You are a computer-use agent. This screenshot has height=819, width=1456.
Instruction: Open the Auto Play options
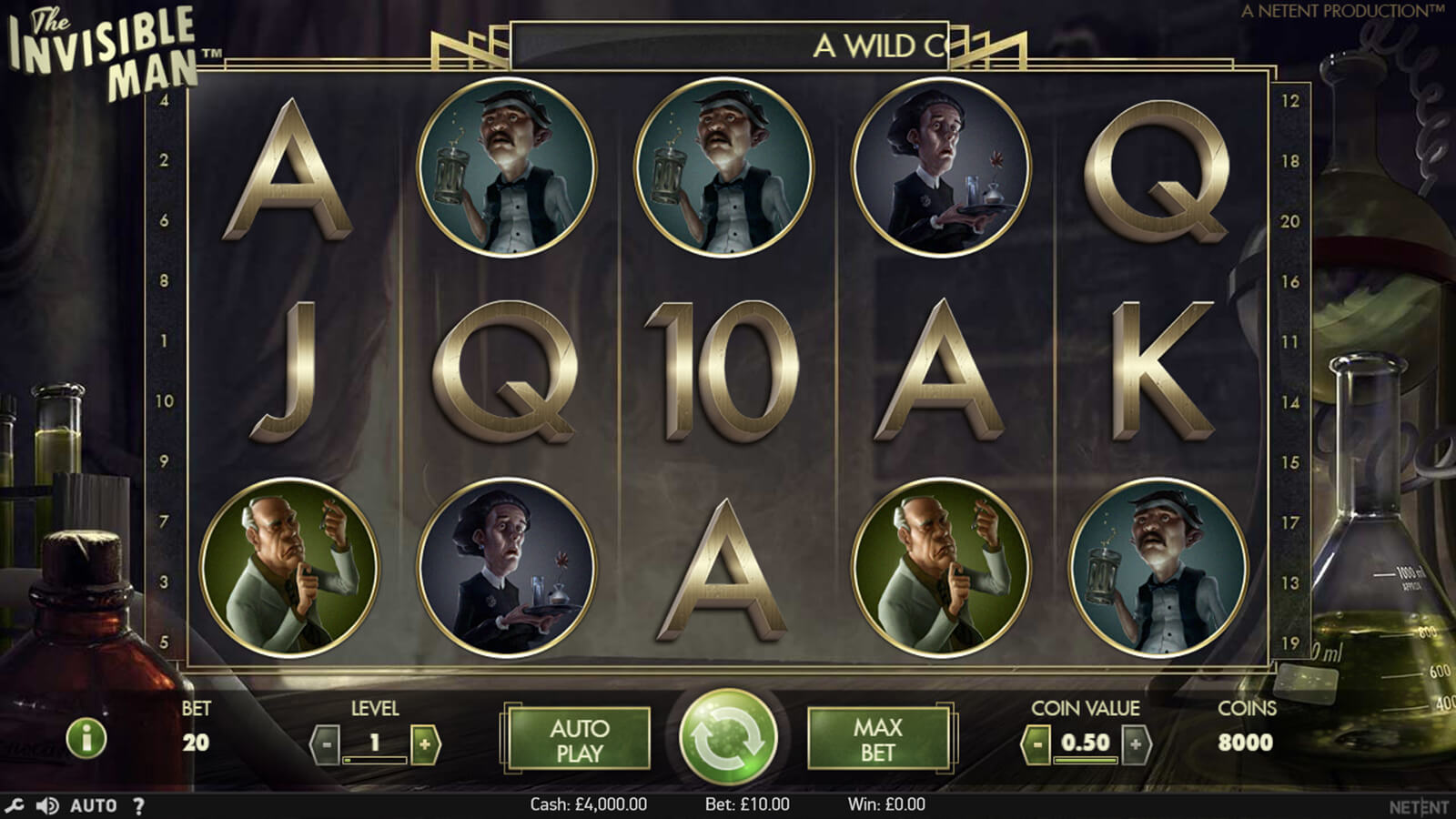pos(578,740)
